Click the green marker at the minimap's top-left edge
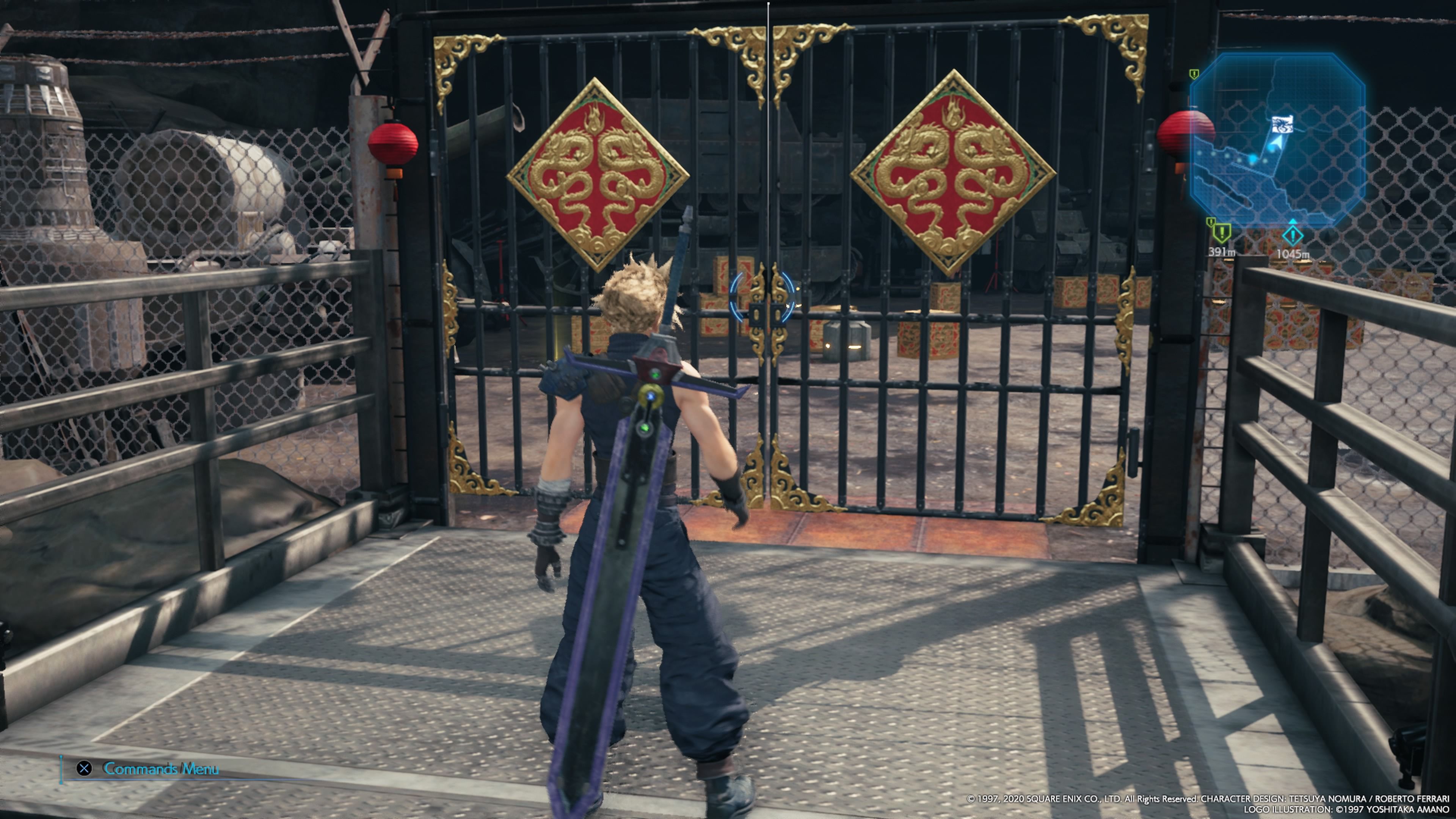Viewport: 1456px width, 819px height. pos(1194,74)
